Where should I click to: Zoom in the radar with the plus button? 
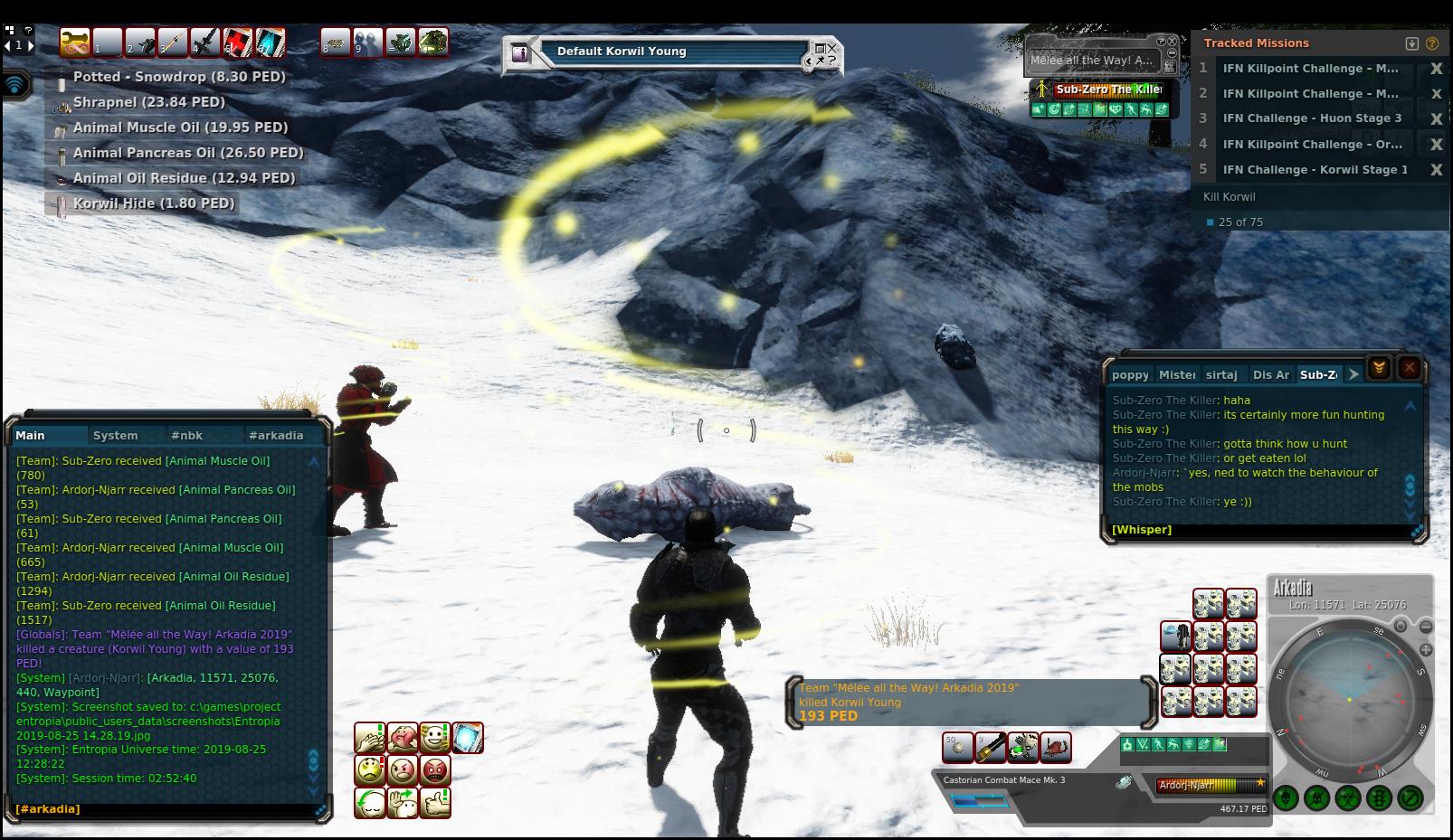point(1426,650)
